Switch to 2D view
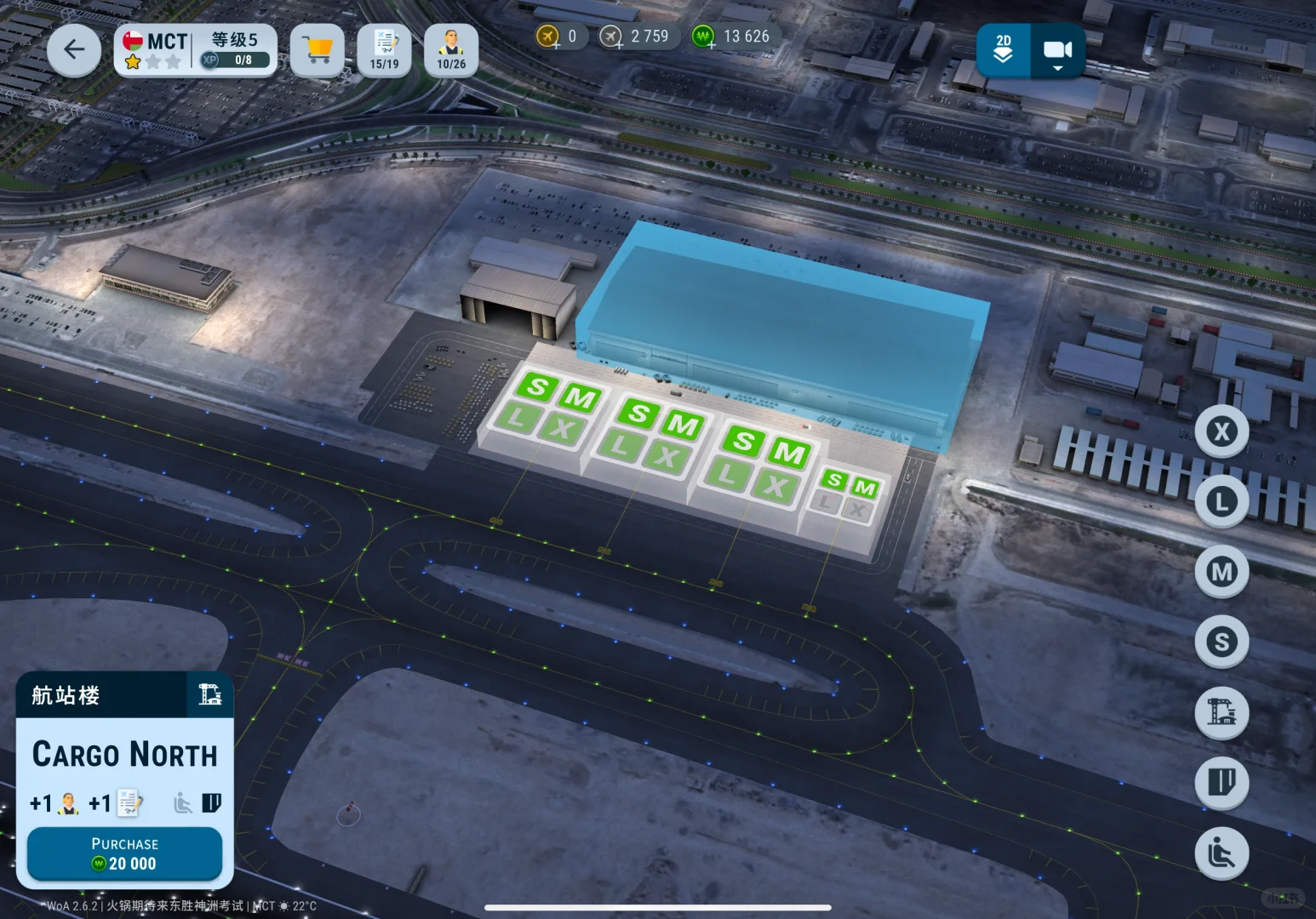 (x=1004, y=51)
